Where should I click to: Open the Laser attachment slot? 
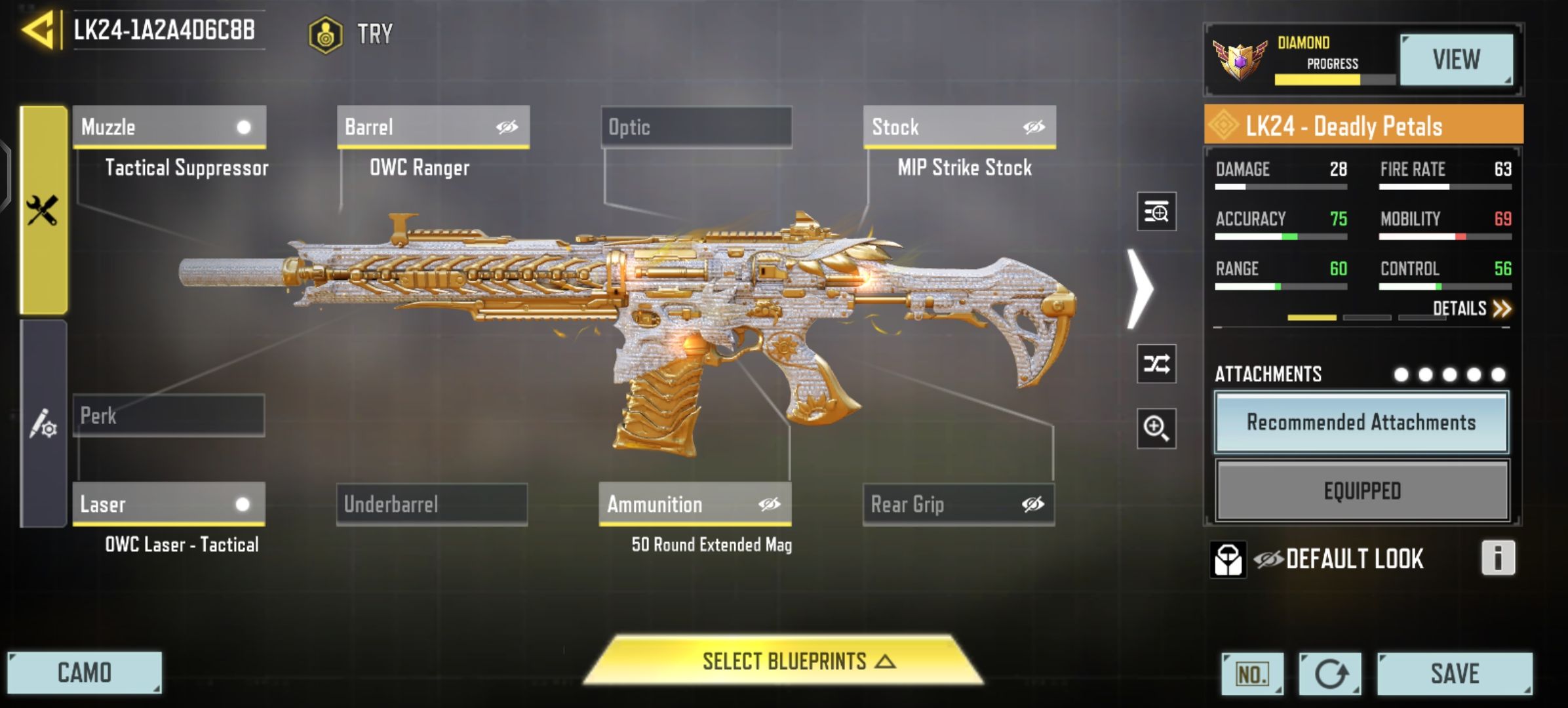tap(169, 504)
